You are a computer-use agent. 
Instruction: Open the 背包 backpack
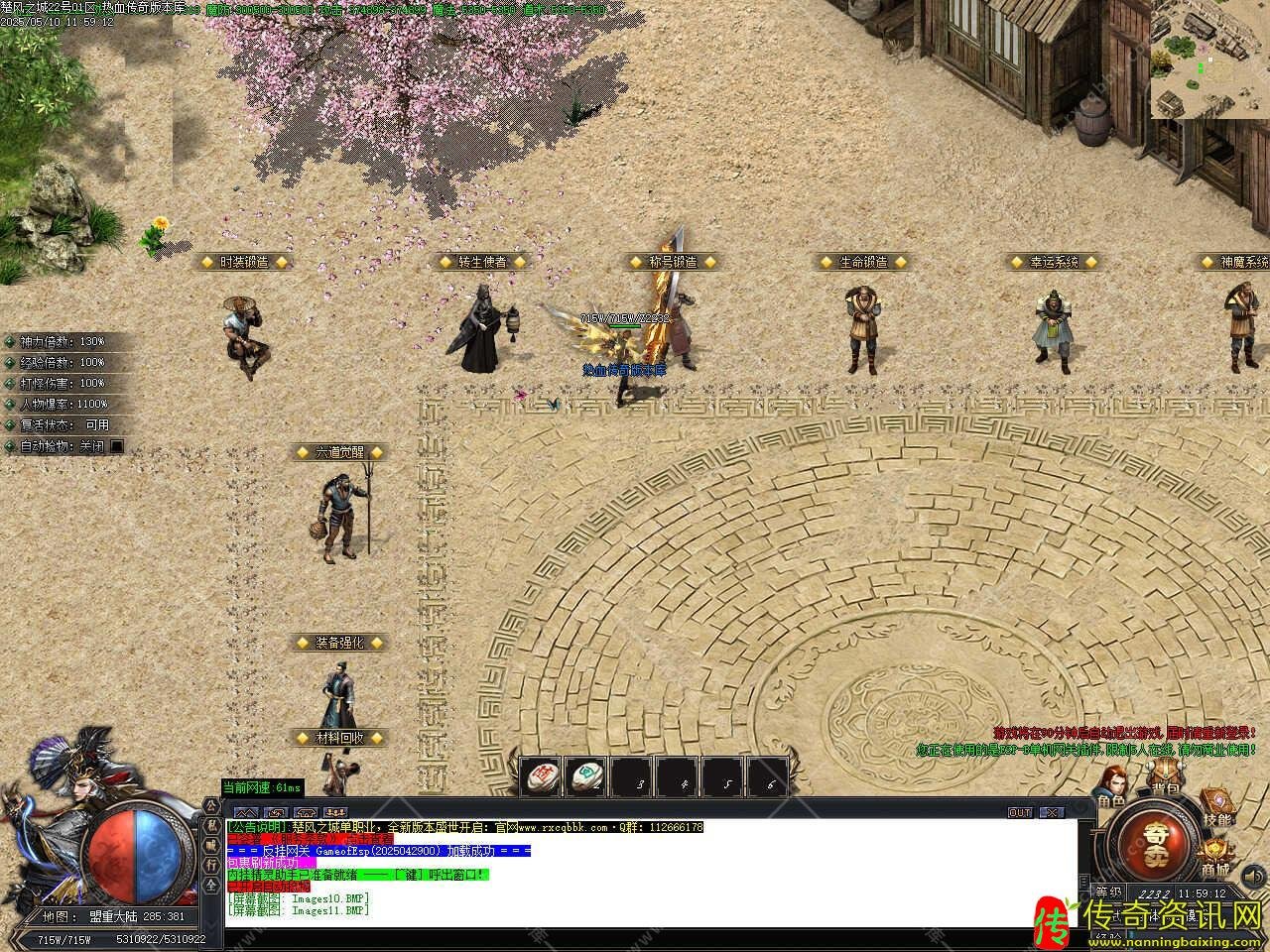coord(1164,780)
